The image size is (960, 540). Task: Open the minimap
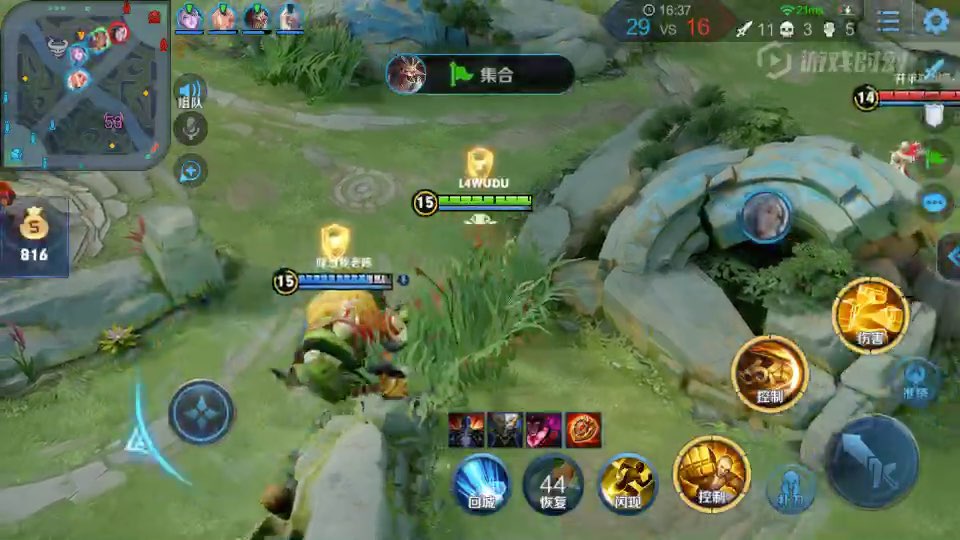(84, 84)
